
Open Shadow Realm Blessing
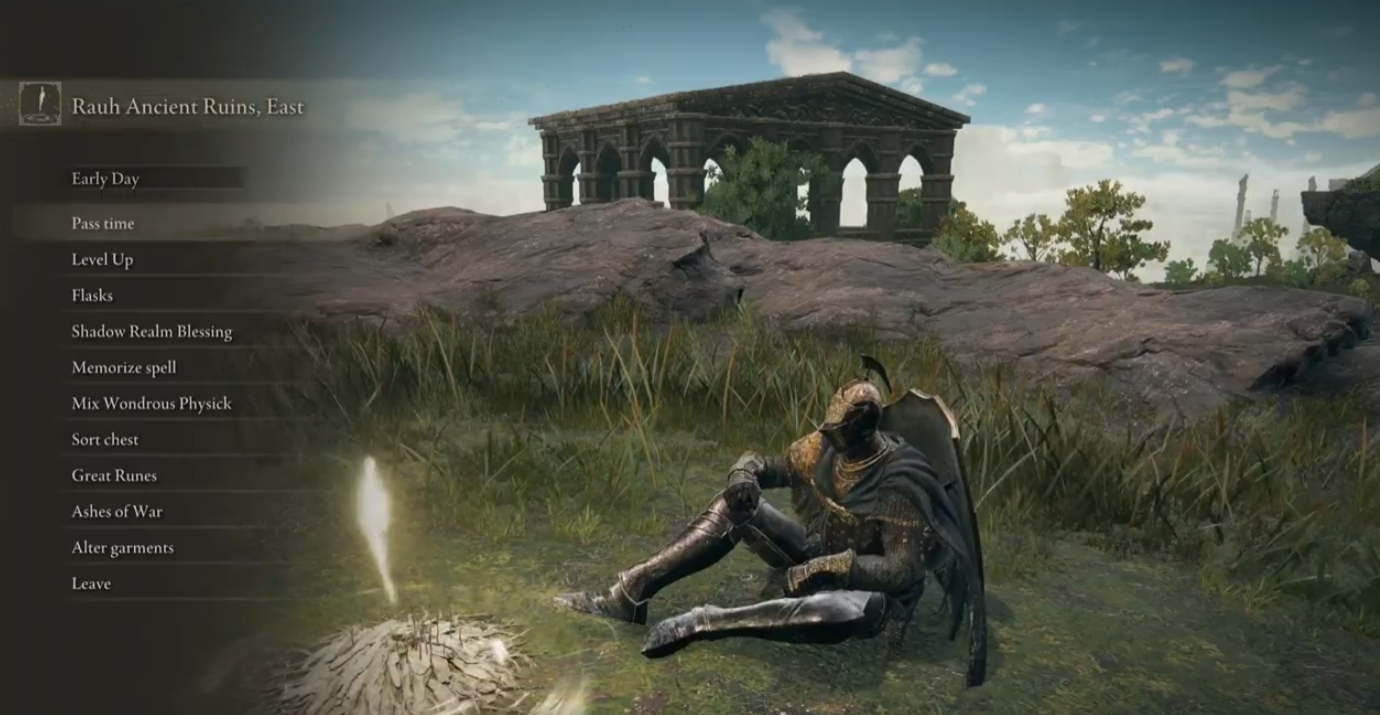[x=151, y=332]
